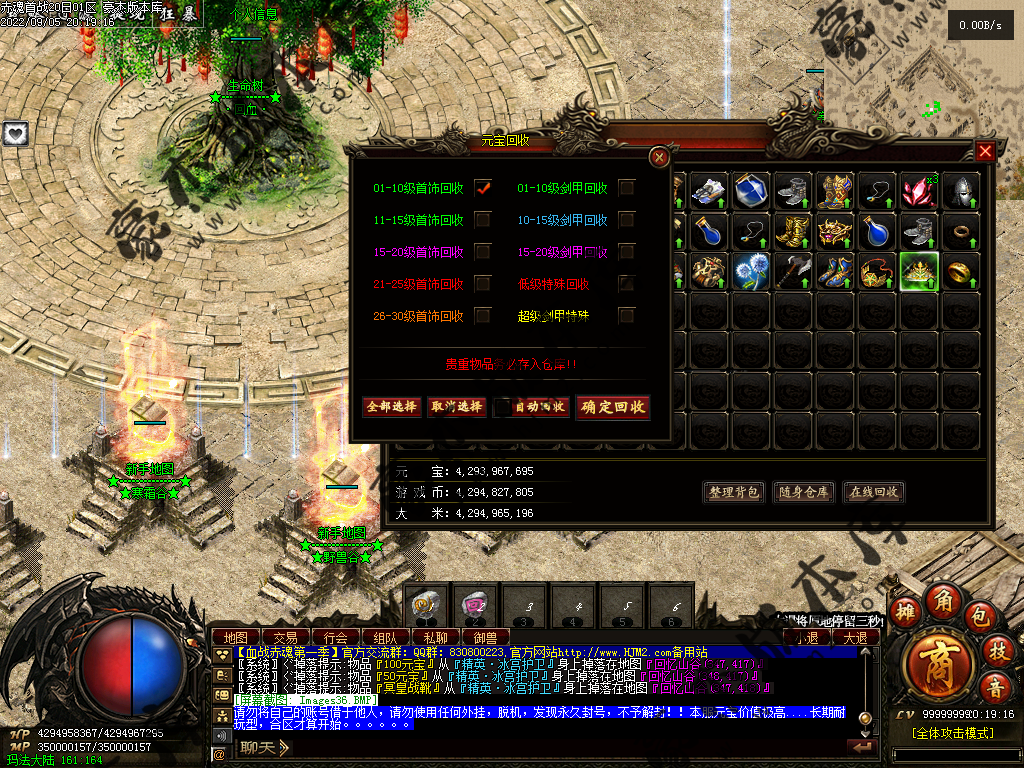1024x768 pixels.
Task: Select the red crystal stack item
Action: 918,191
